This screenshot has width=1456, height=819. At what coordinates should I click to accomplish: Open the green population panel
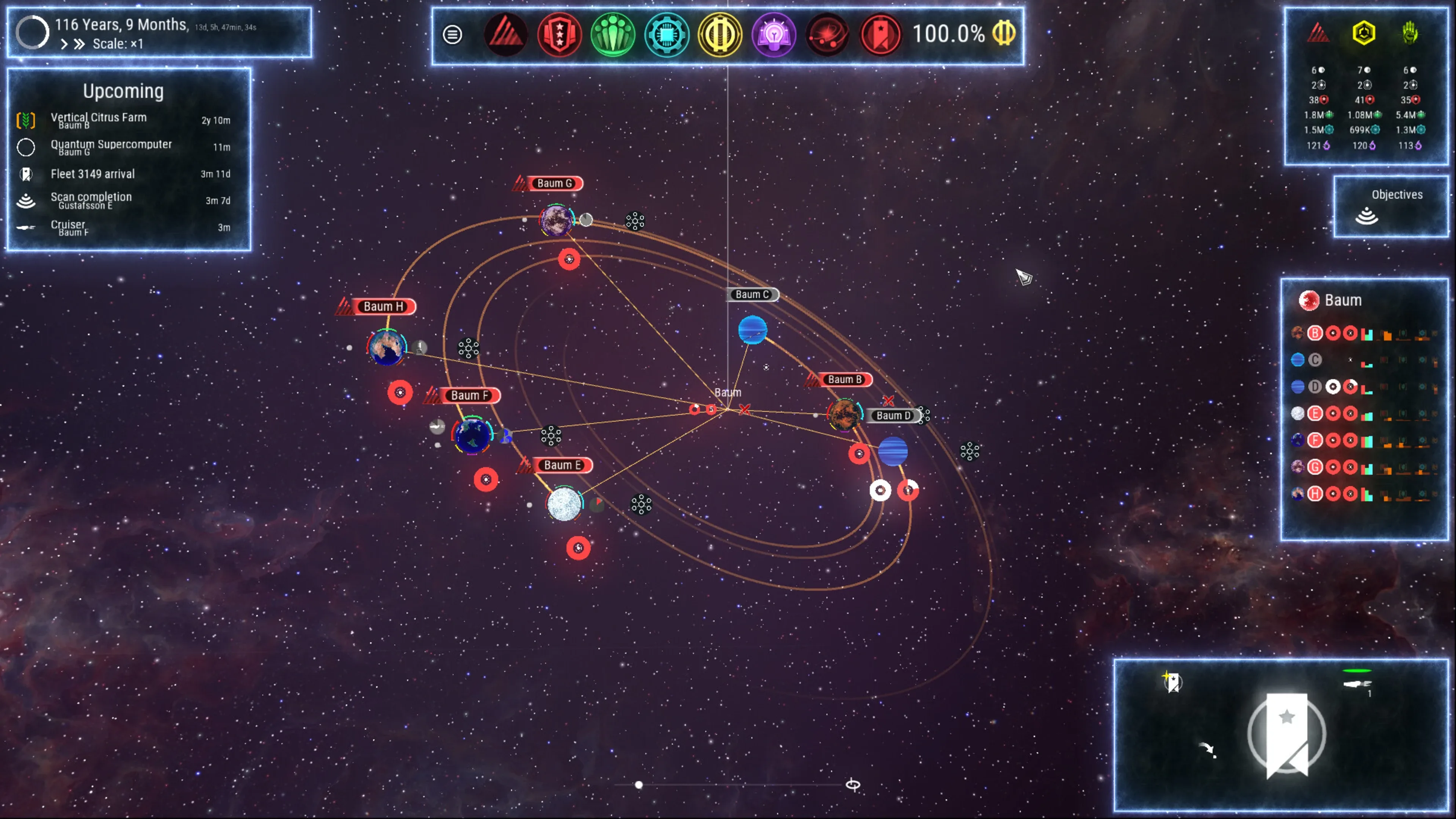pyautogui.click(x=613, y=35)
